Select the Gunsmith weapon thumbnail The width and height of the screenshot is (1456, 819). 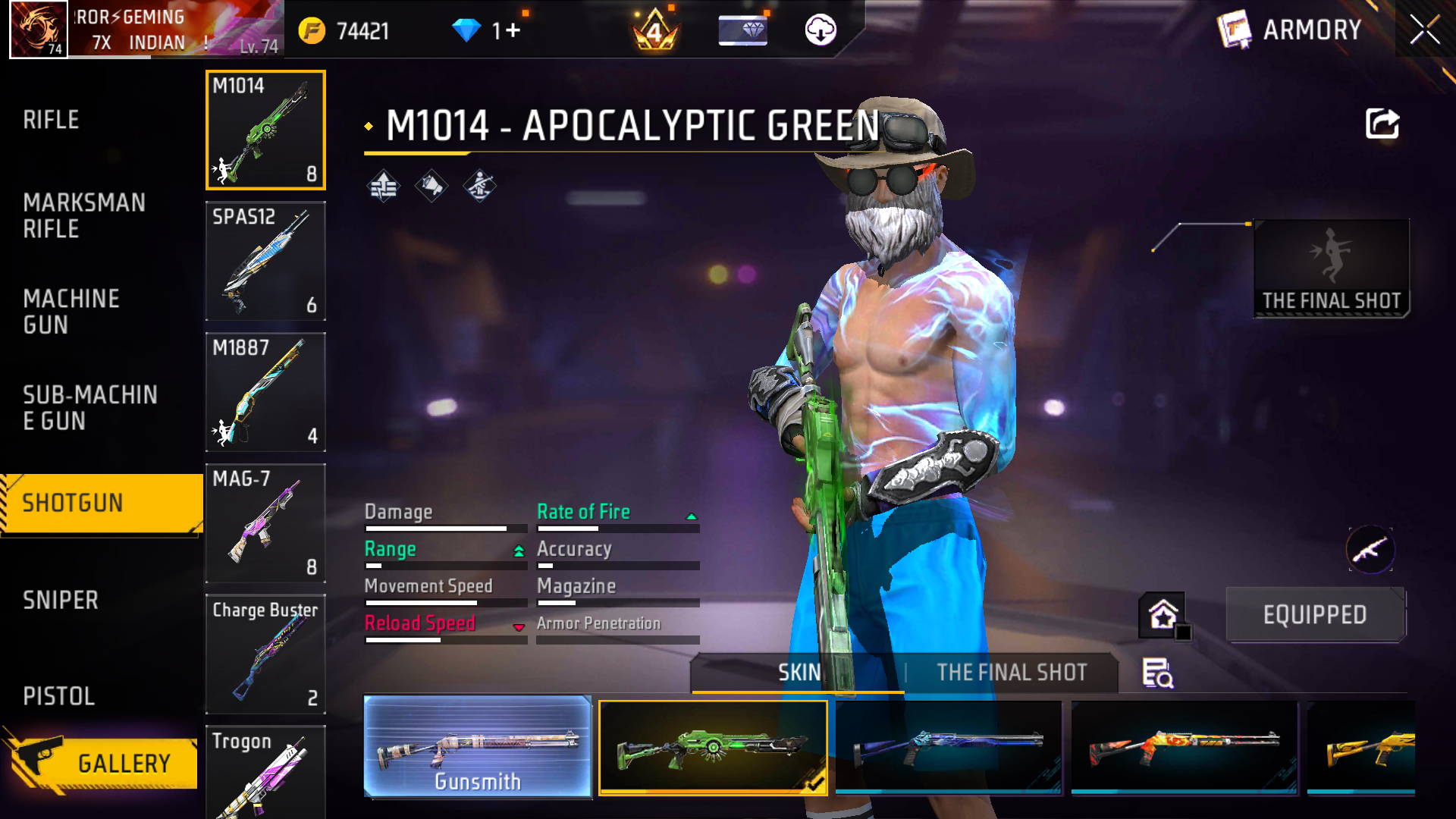(x=478, y=748)
